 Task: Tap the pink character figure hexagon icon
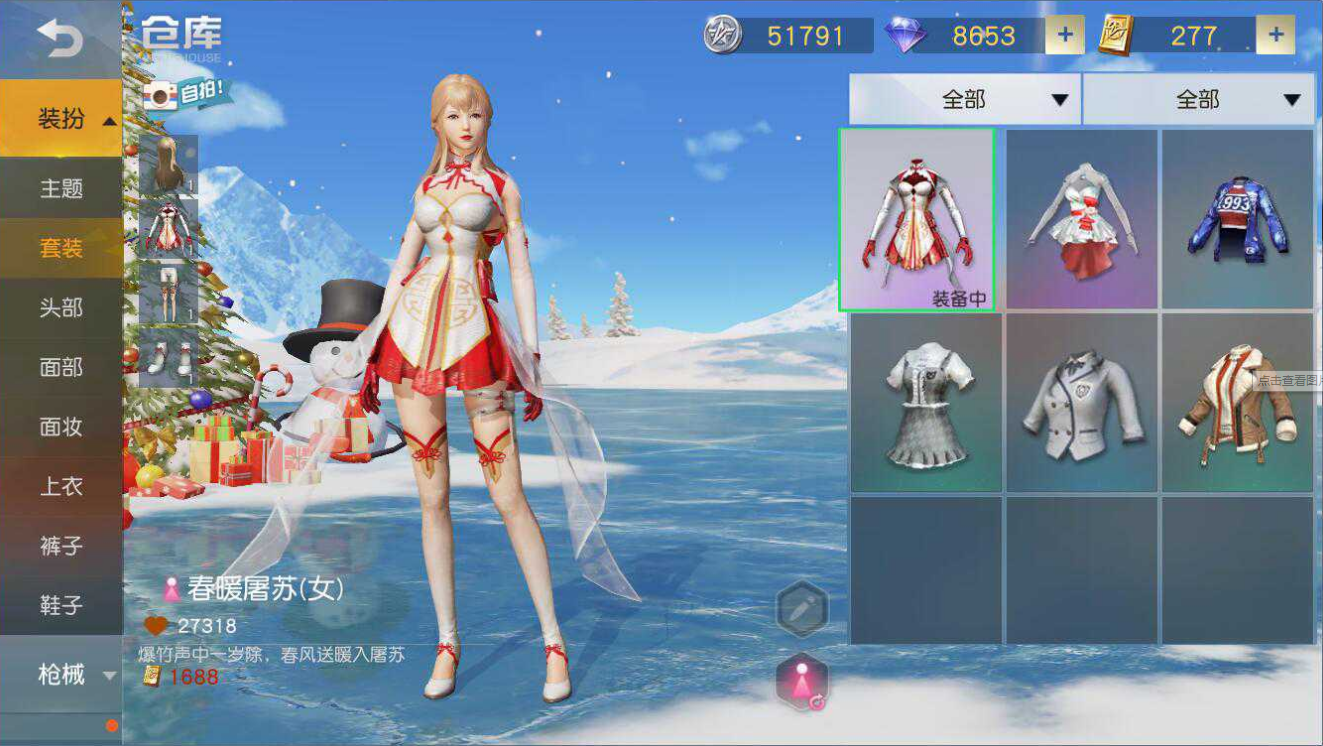(x=802, y=682)
